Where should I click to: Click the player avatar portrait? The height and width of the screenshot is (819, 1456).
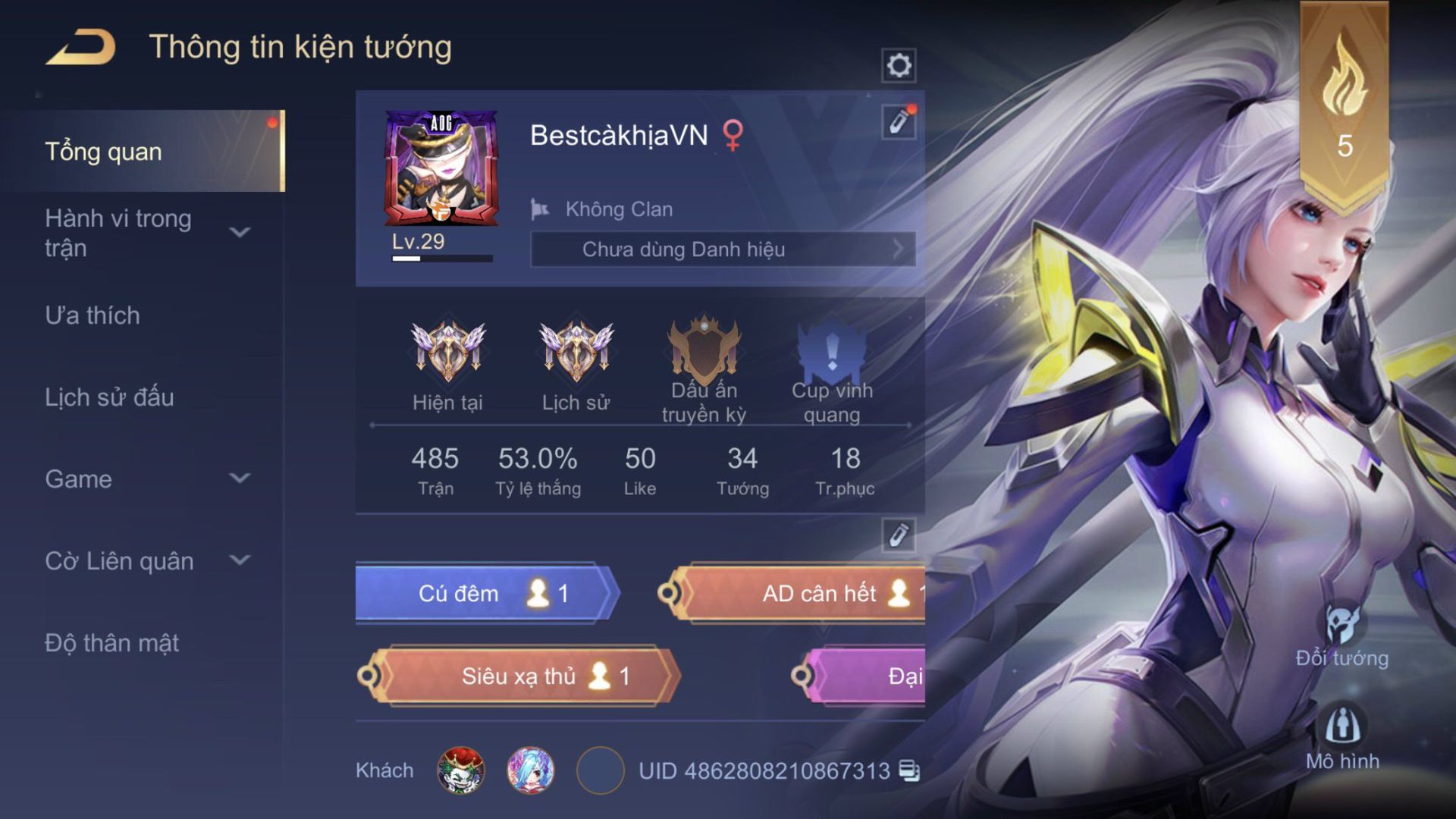[441, 168]
